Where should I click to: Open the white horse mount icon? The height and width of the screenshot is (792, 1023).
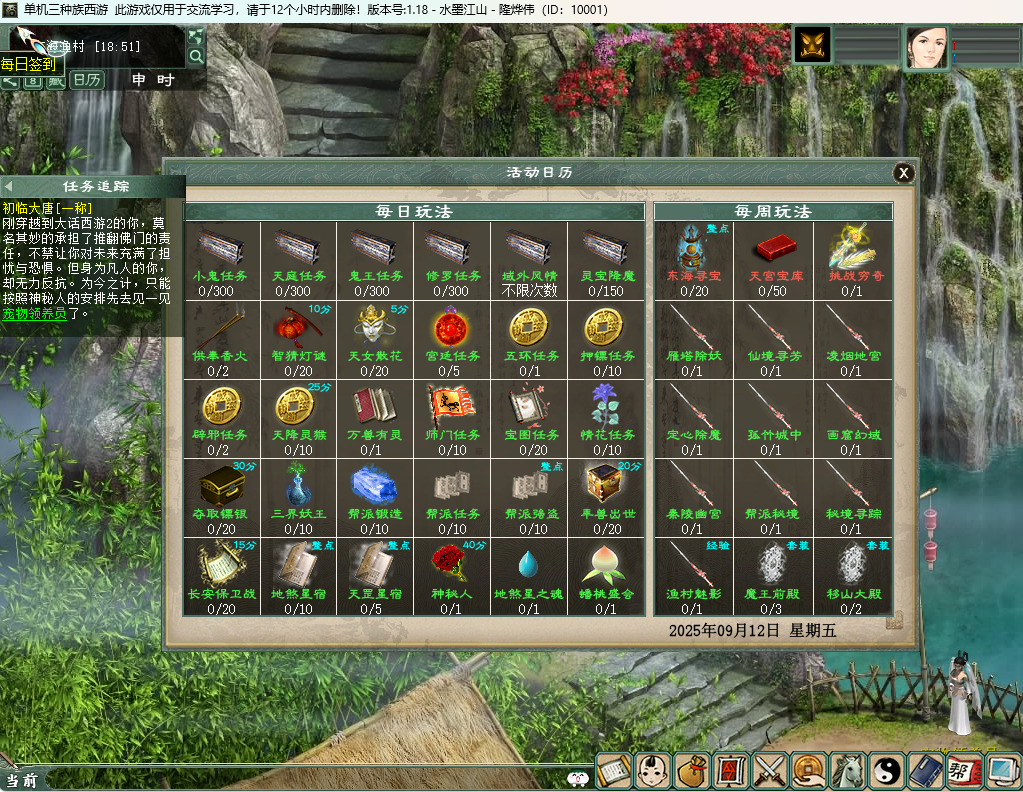coord(848,771)
